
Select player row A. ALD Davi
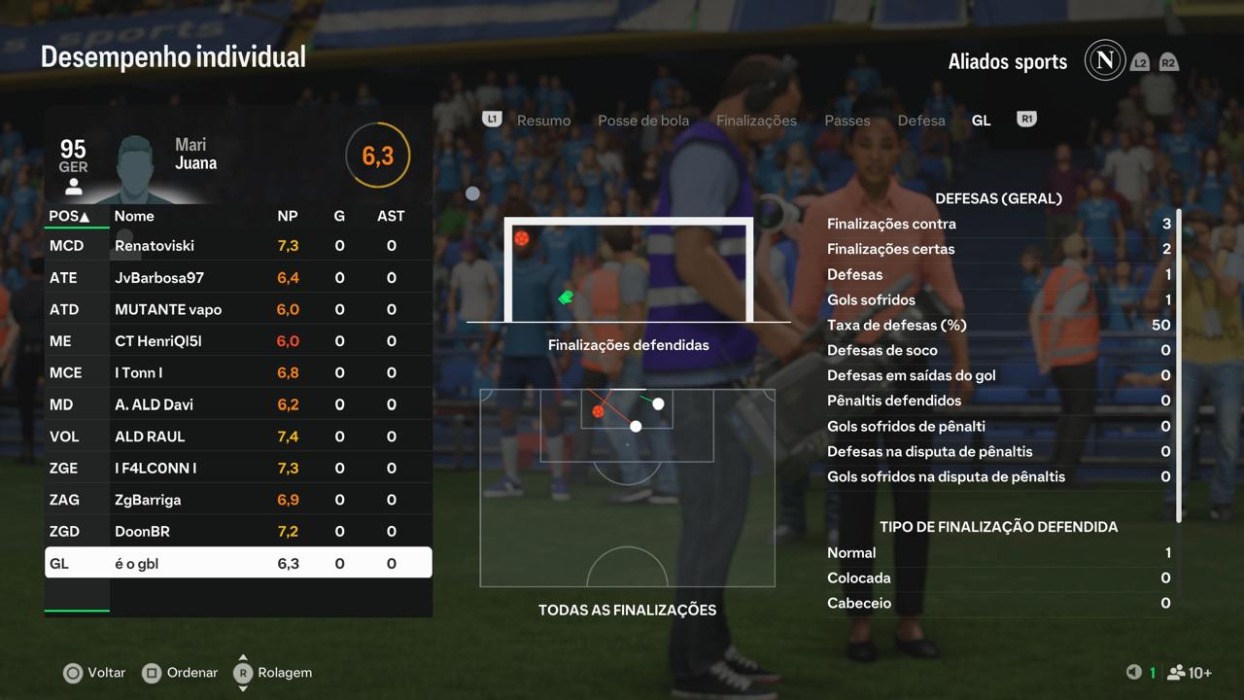click(x=238, y=404)
